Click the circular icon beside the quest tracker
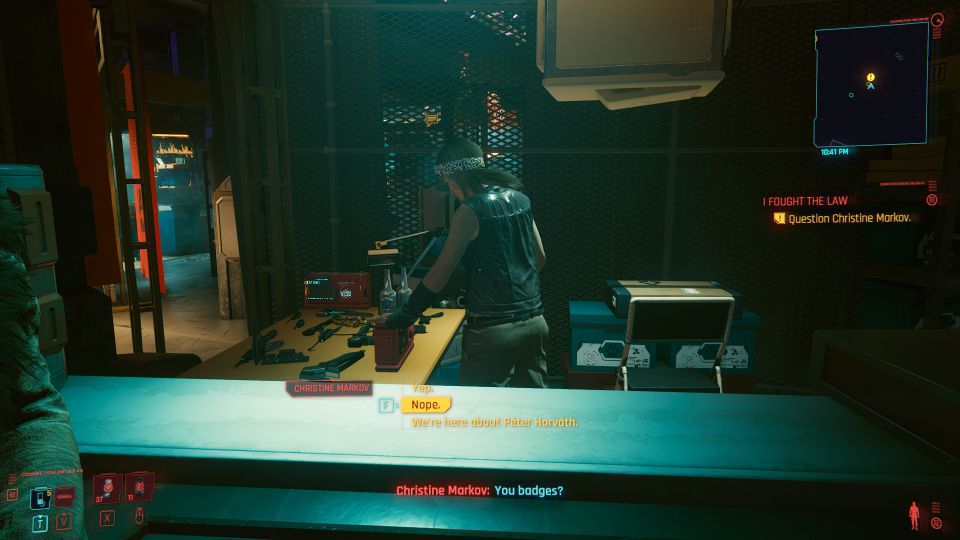The image size is (960, 540). [x=932, y=200]
